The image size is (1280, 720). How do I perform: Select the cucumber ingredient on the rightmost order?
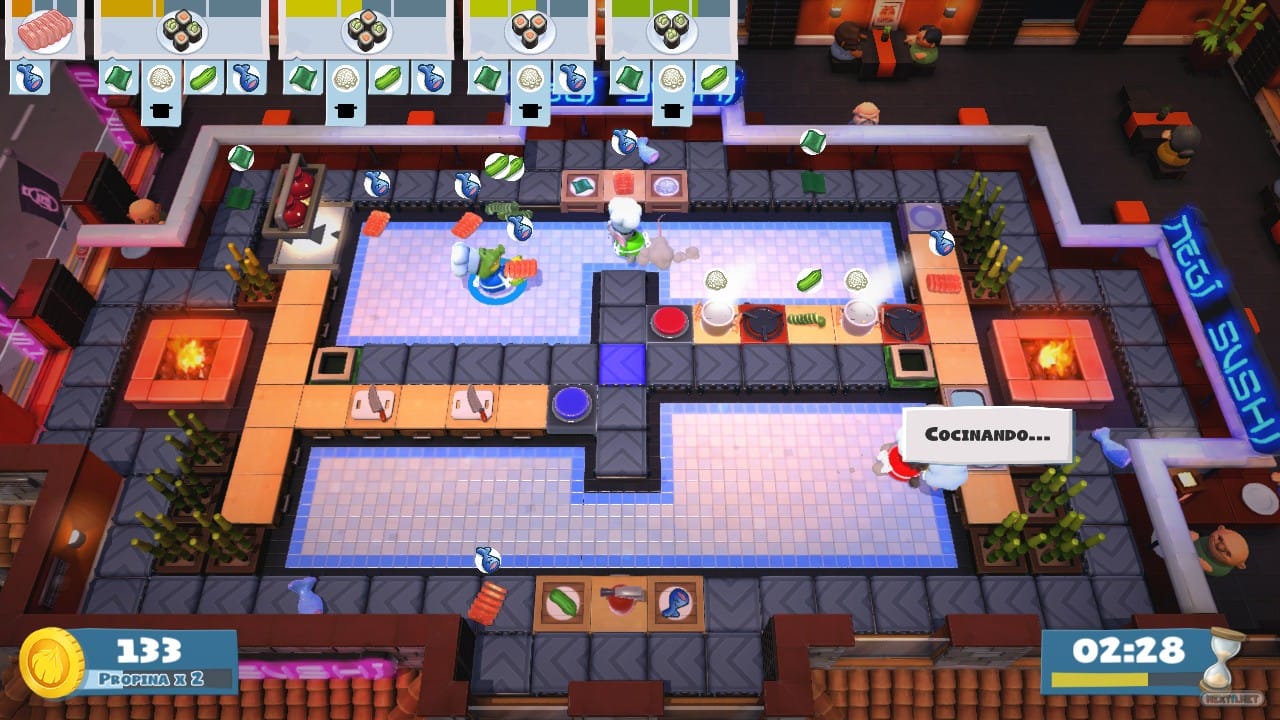[x=716, y=78]
